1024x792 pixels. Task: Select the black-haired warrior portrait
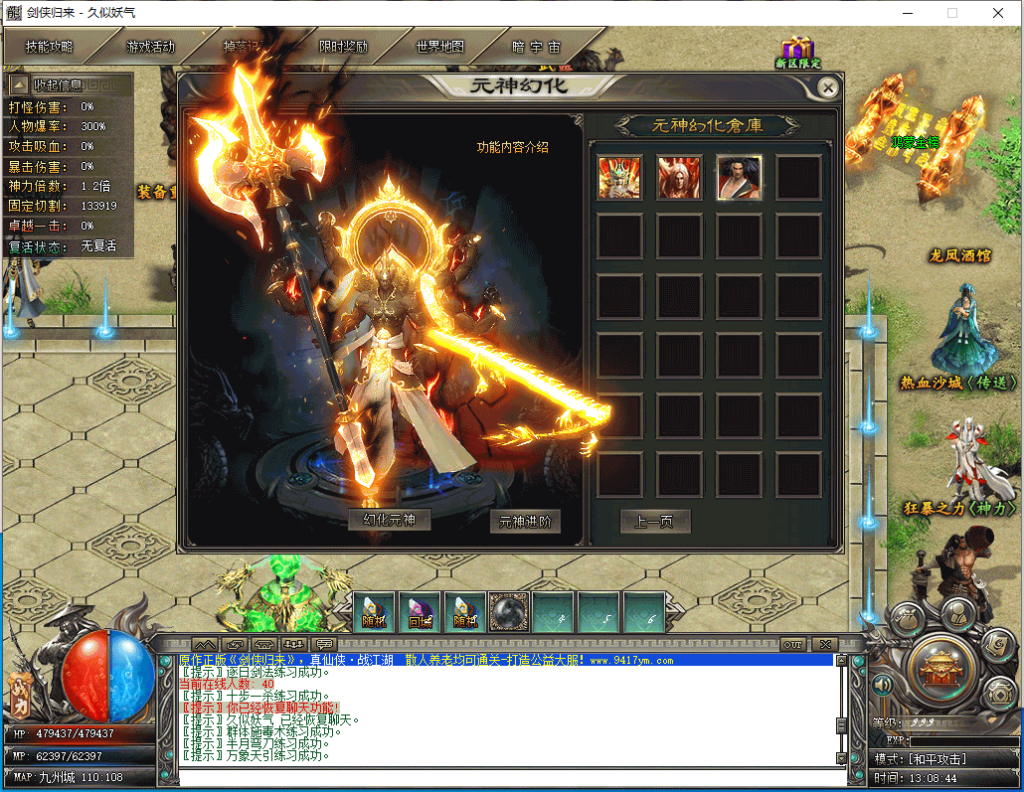[x=739, y=177]
